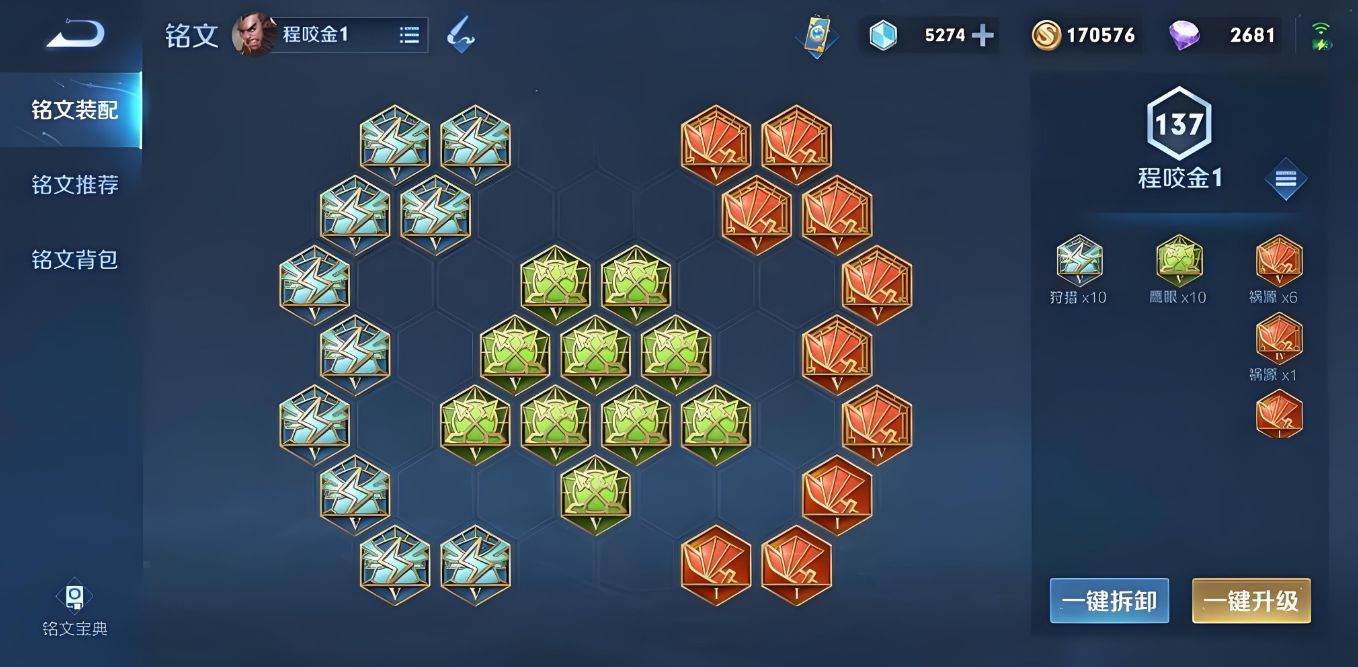Select the level IV red rune slot
The height and width of the screenshot is (667, 1358).
(x=877, y=423)
